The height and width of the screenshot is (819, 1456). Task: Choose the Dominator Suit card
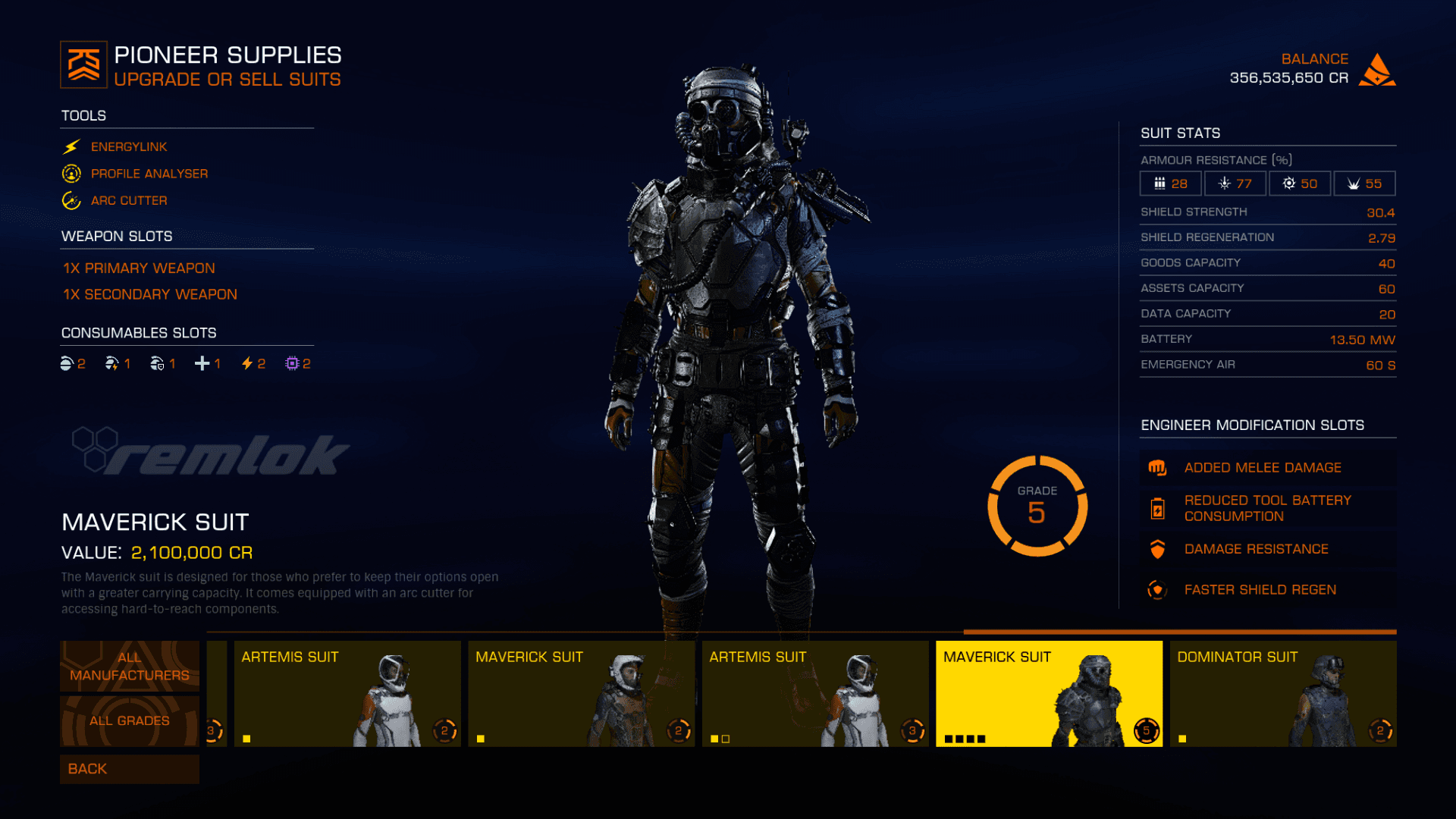point(1283,693)
